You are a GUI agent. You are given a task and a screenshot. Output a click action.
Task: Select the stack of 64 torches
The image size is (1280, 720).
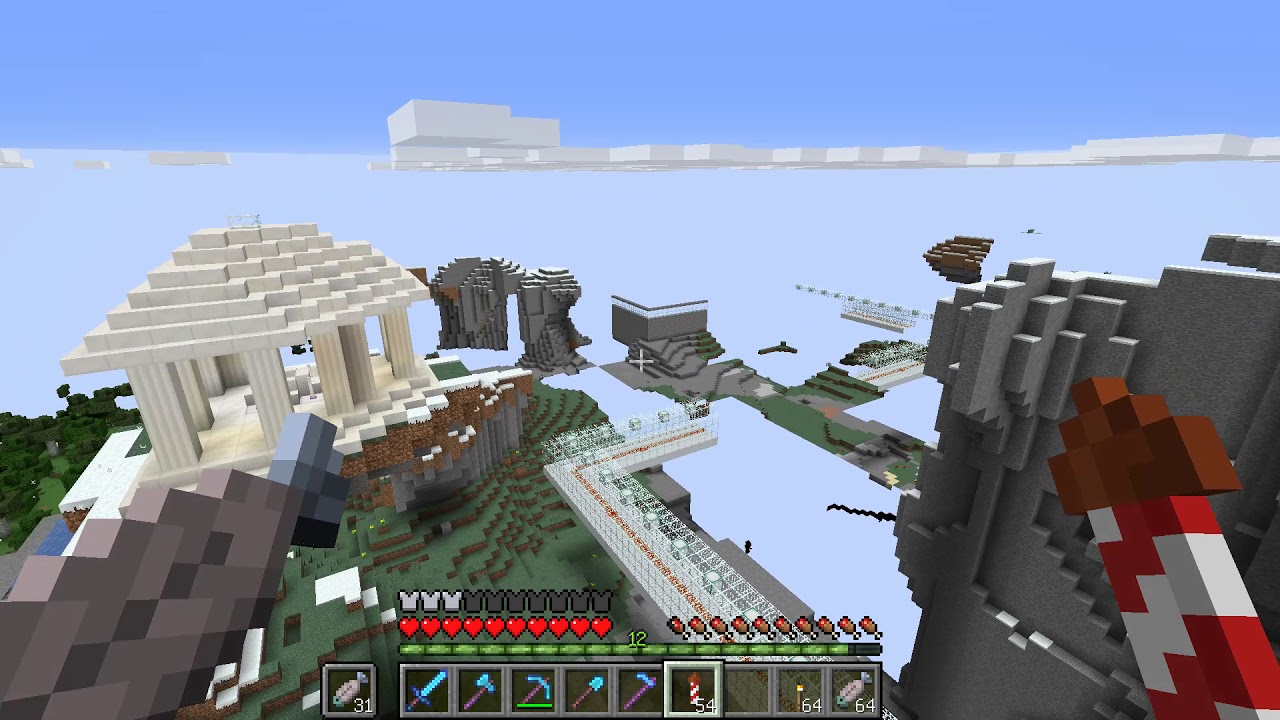[800, 690]
